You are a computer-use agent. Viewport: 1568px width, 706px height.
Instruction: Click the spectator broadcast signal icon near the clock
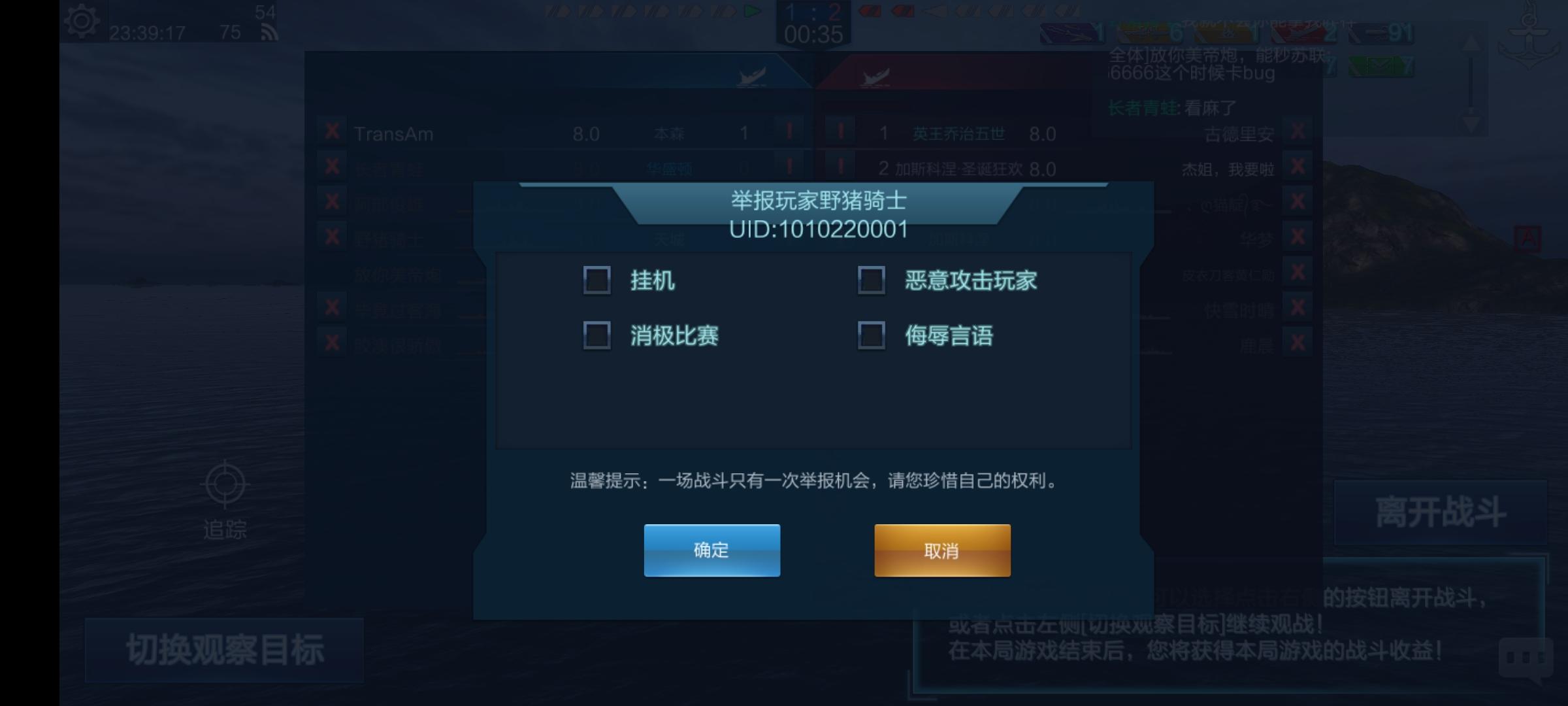pos(269,30)
